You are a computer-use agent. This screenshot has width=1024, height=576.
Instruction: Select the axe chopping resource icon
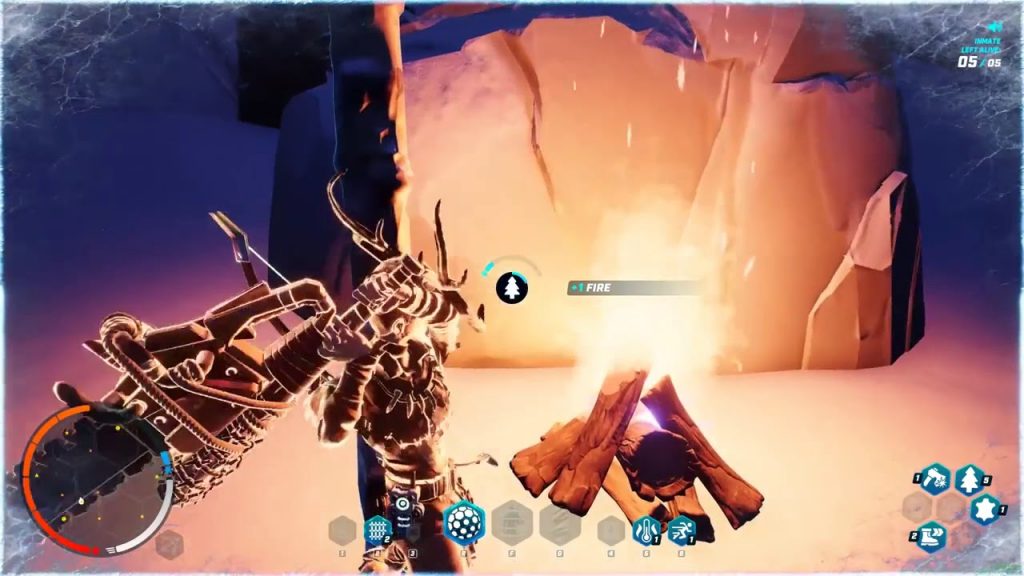point(934,479)
